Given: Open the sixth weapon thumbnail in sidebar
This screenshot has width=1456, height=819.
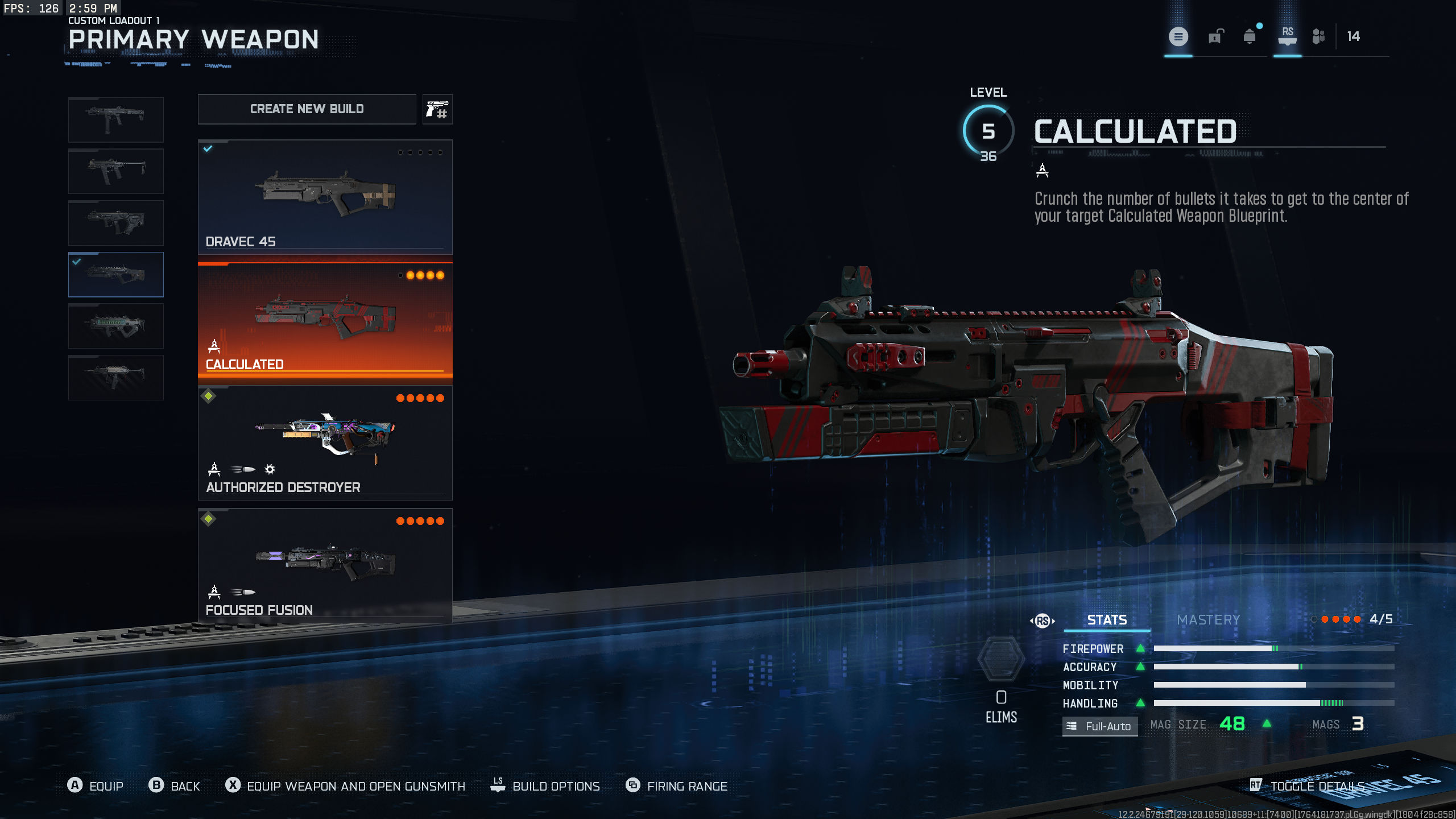Looking at the screenshot, I should pos(115,377).
